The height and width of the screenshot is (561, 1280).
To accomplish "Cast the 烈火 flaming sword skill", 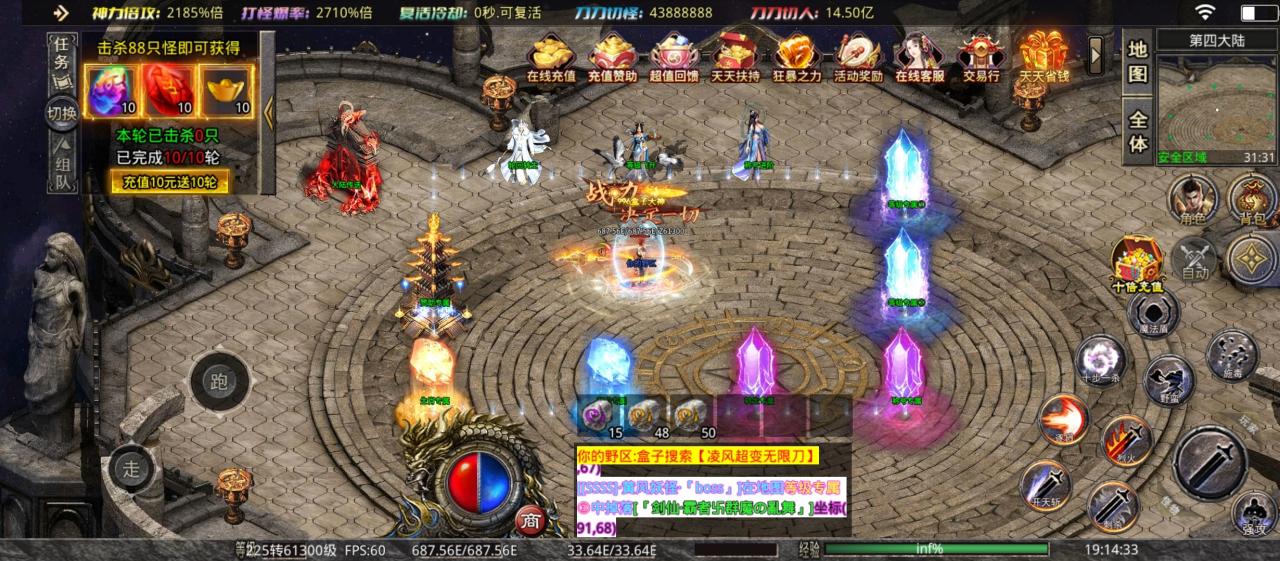I will pyautogui.click(x=1126, y=440).
